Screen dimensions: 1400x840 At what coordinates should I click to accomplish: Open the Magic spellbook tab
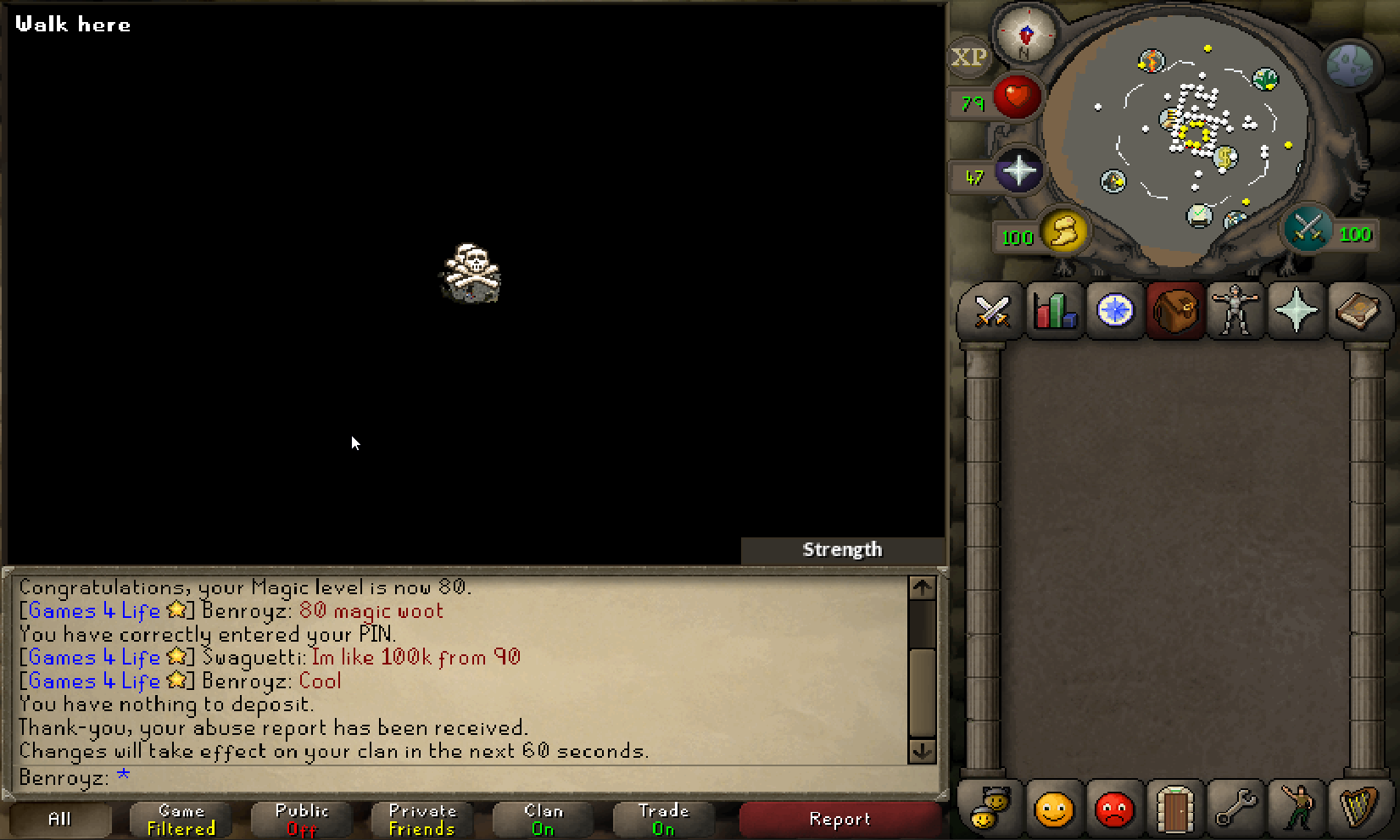point(1358,311)
